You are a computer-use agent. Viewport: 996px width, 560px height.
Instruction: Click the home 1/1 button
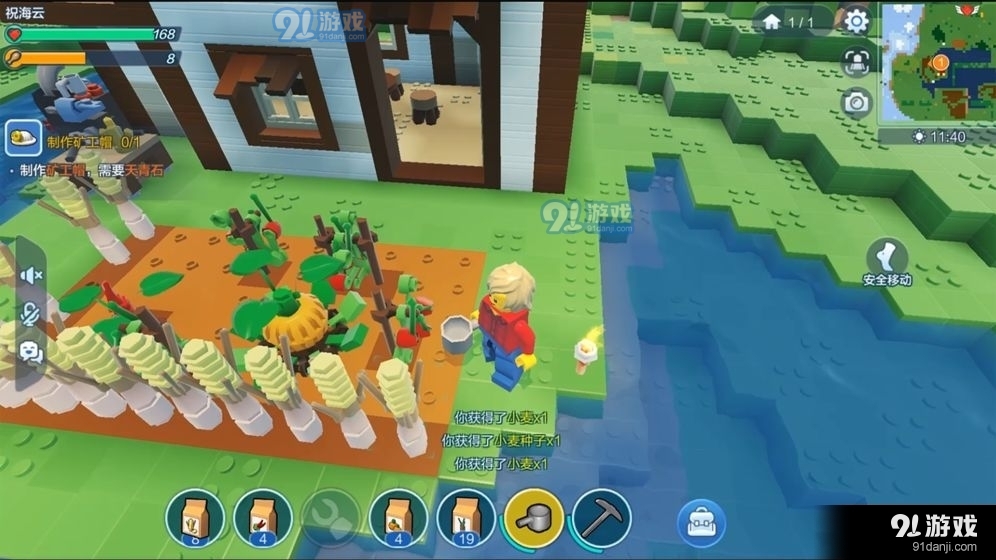point(787,21)
